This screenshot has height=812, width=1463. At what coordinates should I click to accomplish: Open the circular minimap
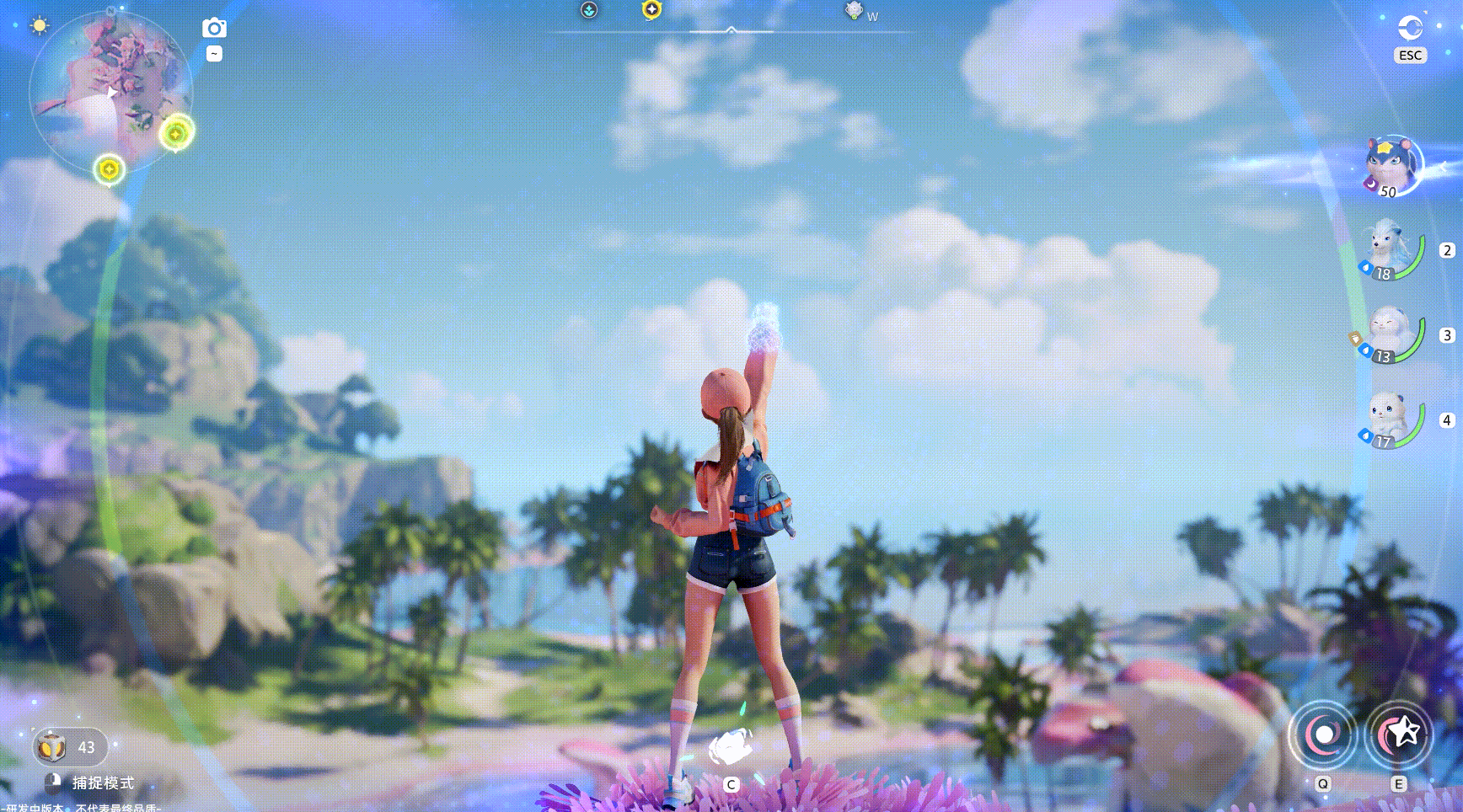(110, 91)
